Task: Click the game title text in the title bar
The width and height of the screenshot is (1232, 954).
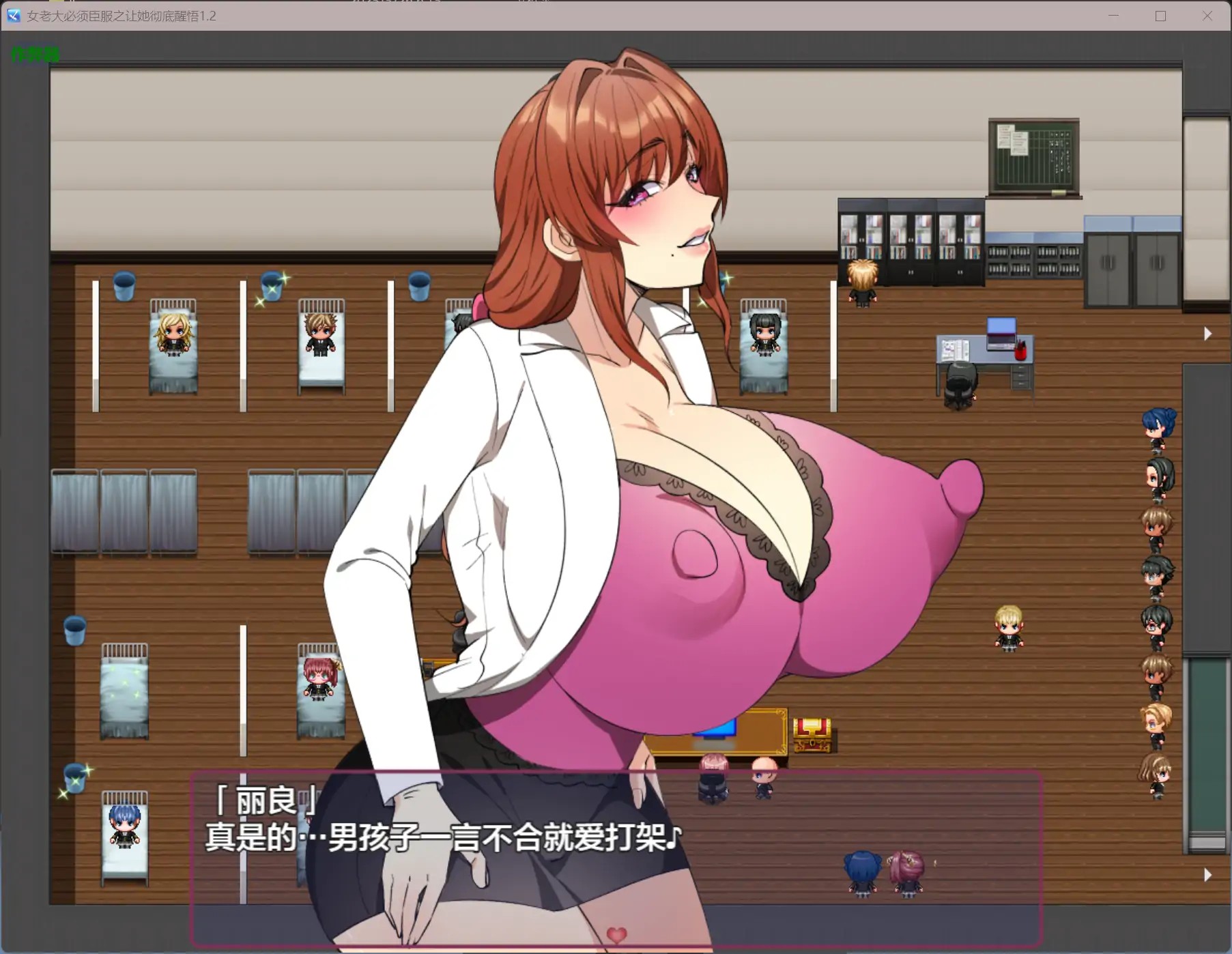Action: 119,16
